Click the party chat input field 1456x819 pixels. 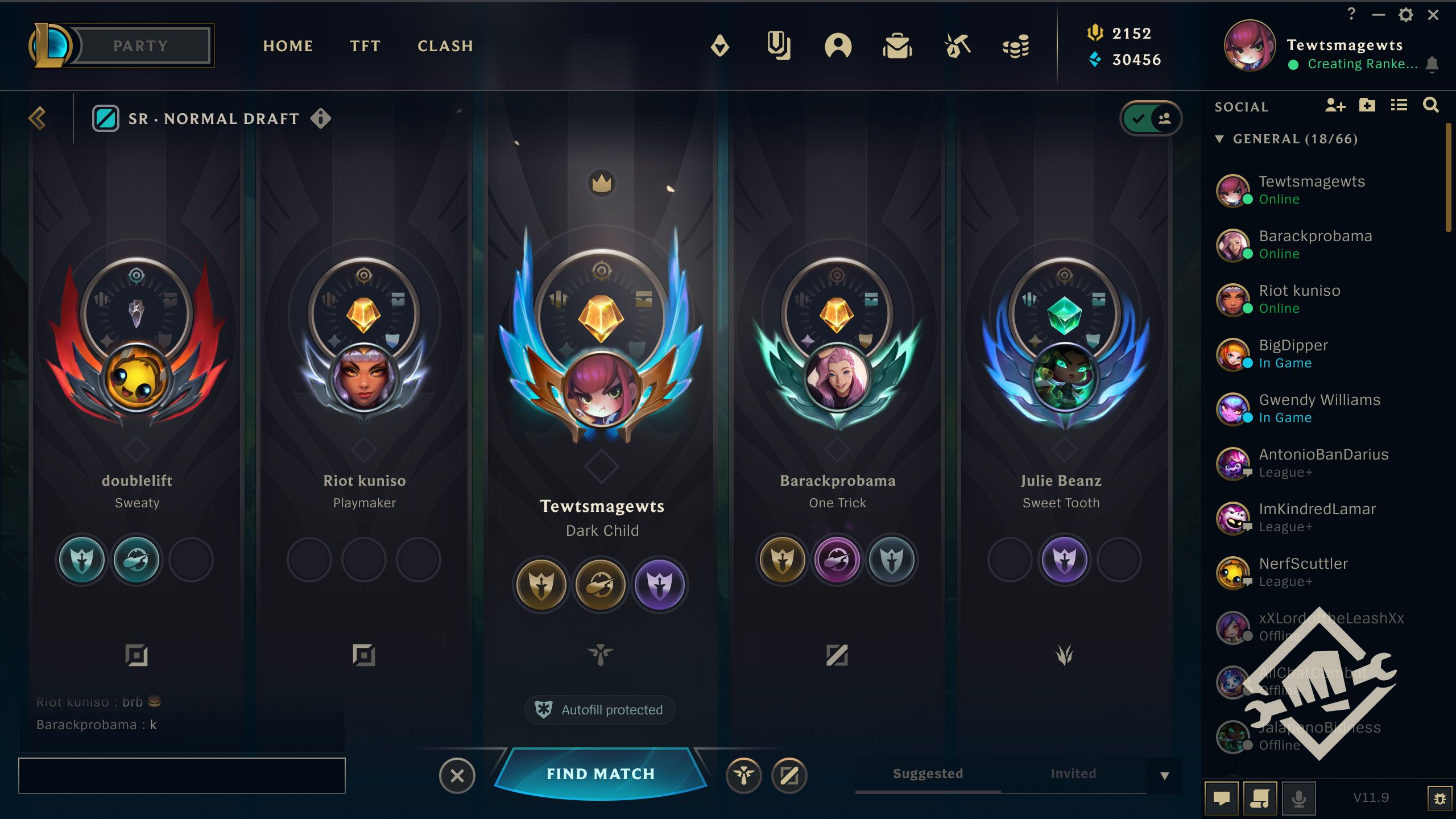[x=182, y=775]
